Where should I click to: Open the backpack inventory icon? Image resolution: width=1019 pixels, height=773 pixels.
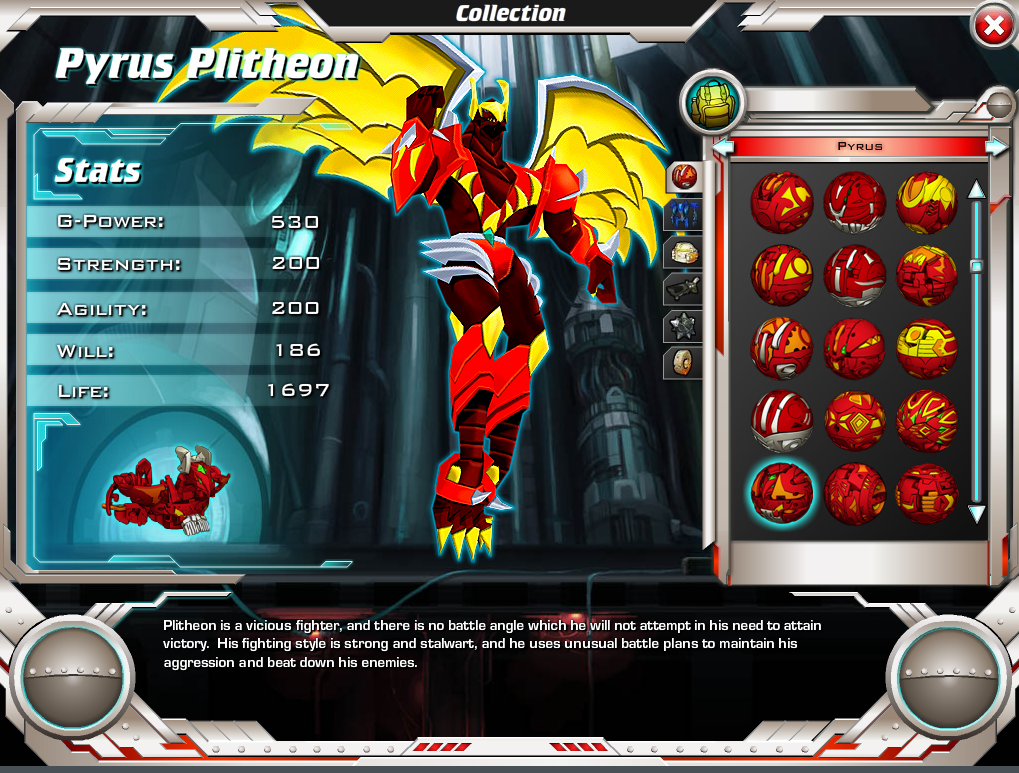point(714,103)
